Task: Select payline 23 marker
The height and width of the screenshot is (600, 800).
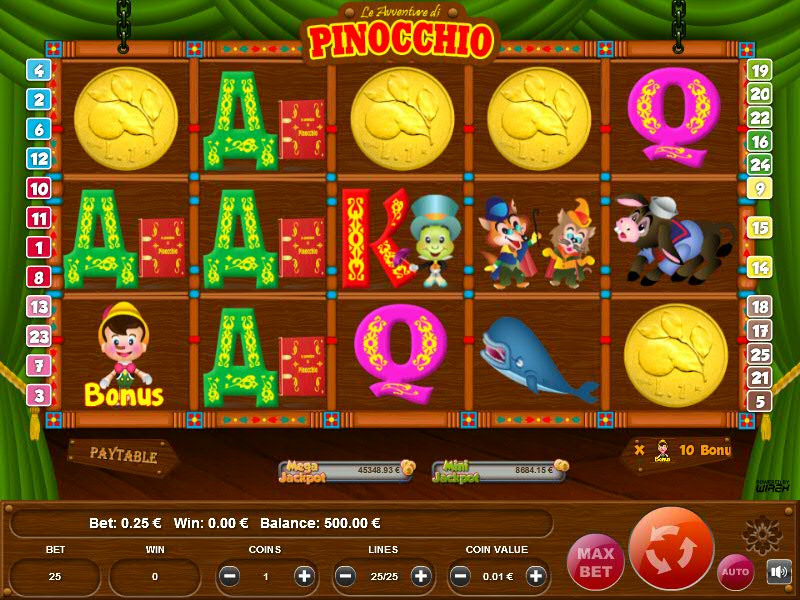Action: [x=39, y=337]
